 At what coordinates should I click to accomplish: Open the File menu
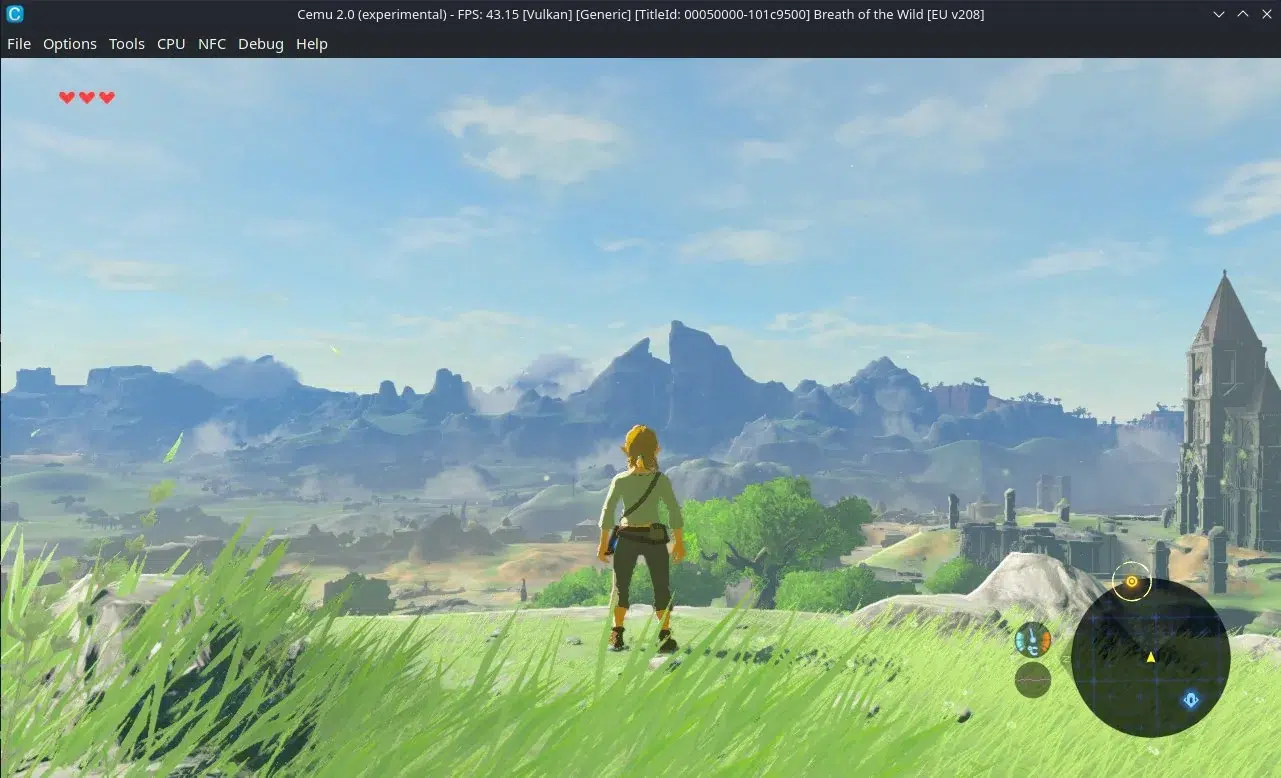point(18,44)
